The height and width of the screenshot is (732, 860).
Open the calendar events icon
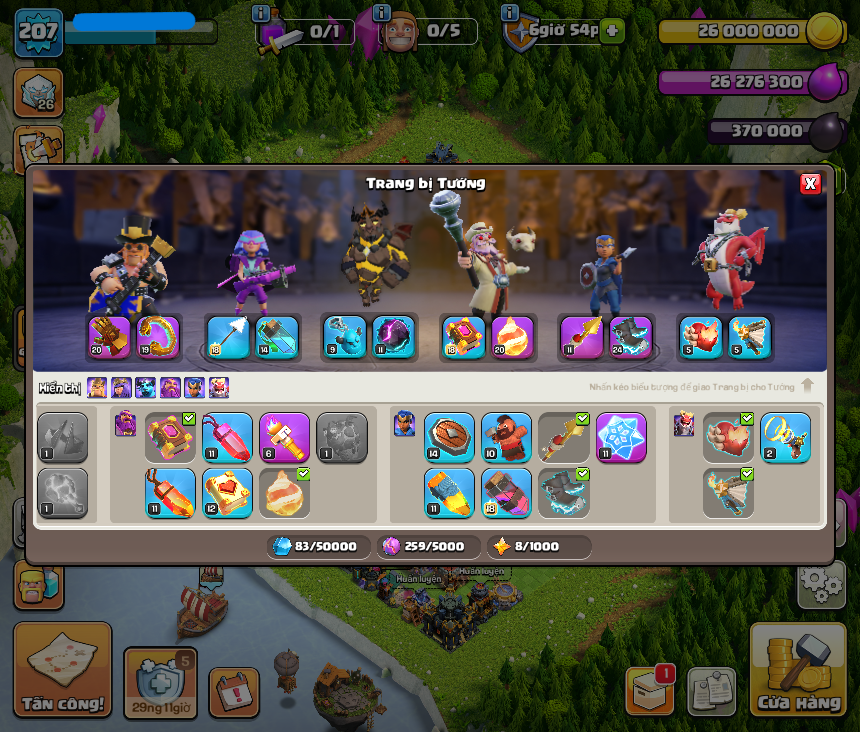(234, 692)
